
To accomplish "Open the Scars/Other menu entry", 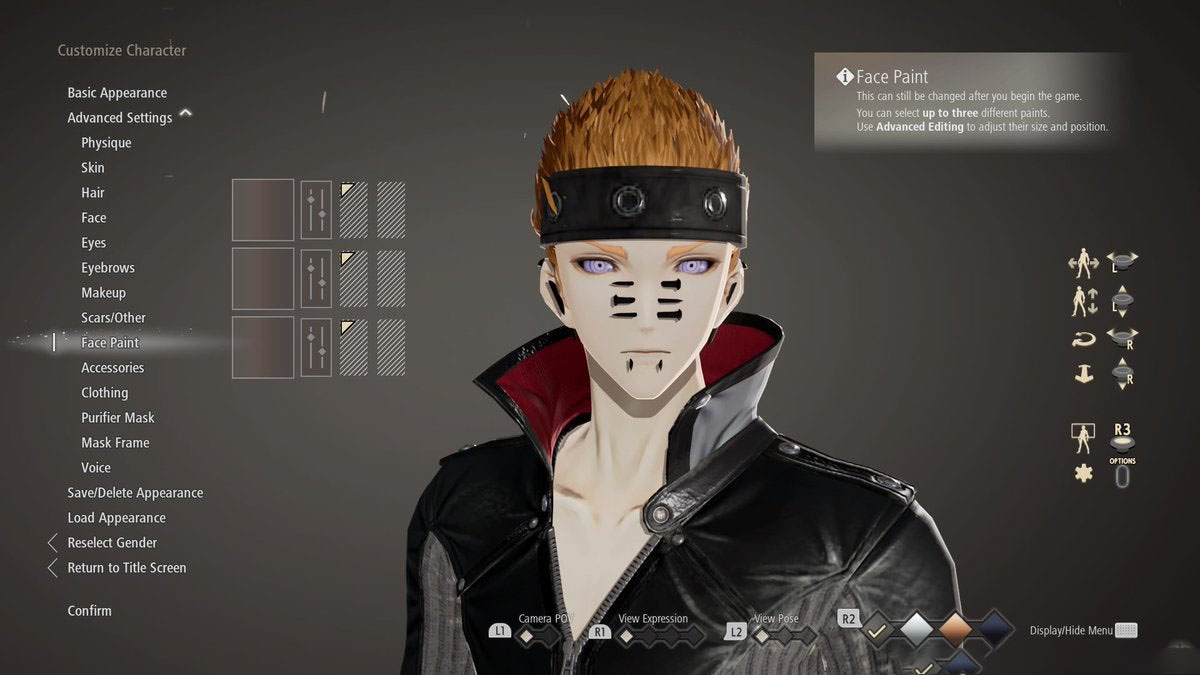I will pos(114,318).
